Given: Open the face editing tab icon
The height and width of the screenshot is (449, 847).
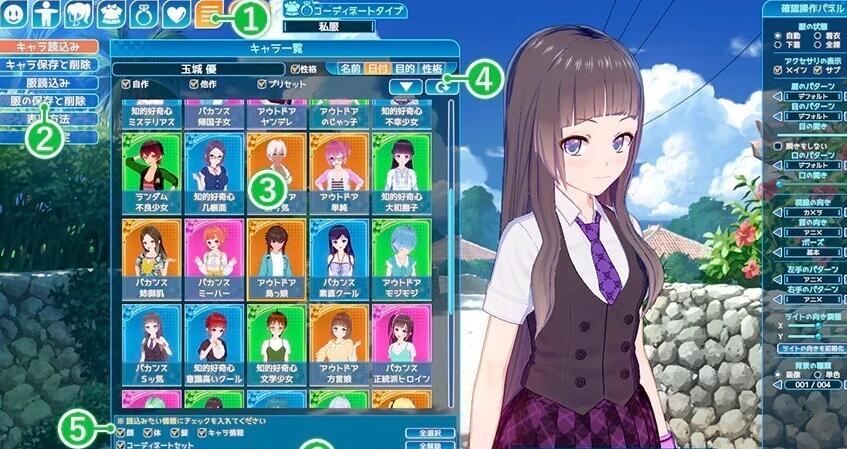Looking at the screenshot, I should pos(13,14).
